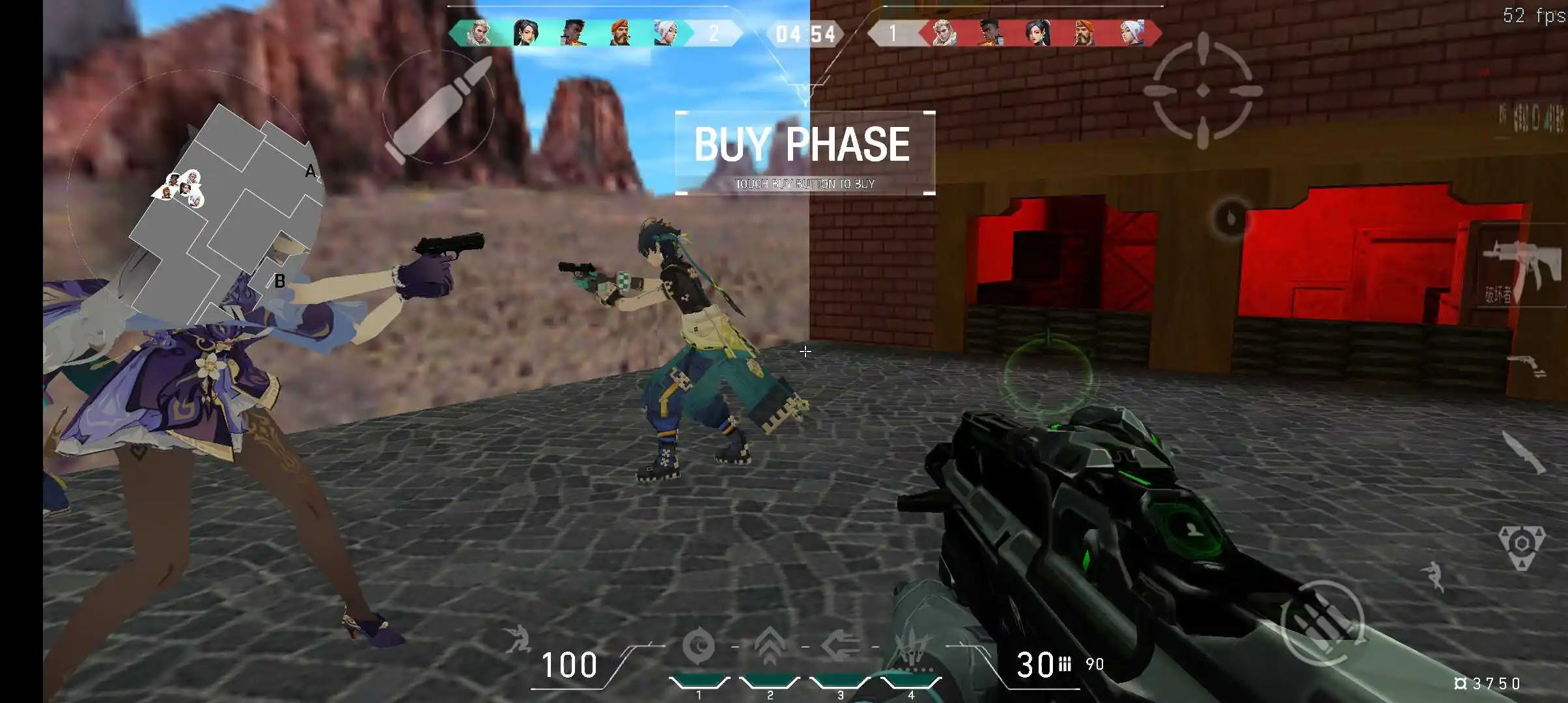Activate ability slot 2 upward-arrow icon
1568x703 pixels.
770,644
